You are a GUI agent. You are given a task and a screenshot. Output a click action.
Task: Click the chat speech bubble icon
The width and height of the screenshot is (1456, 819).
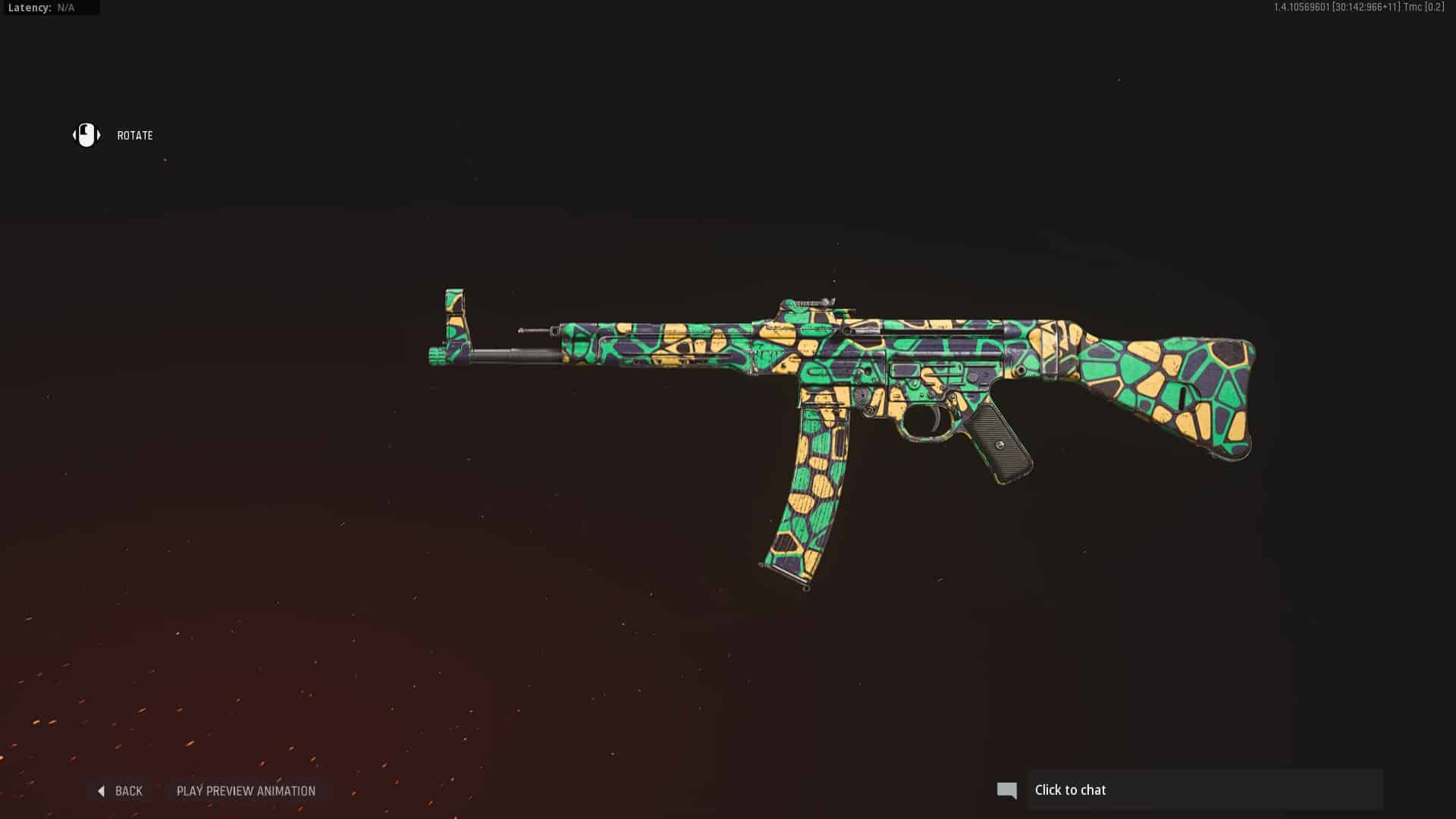(1006, 790)
